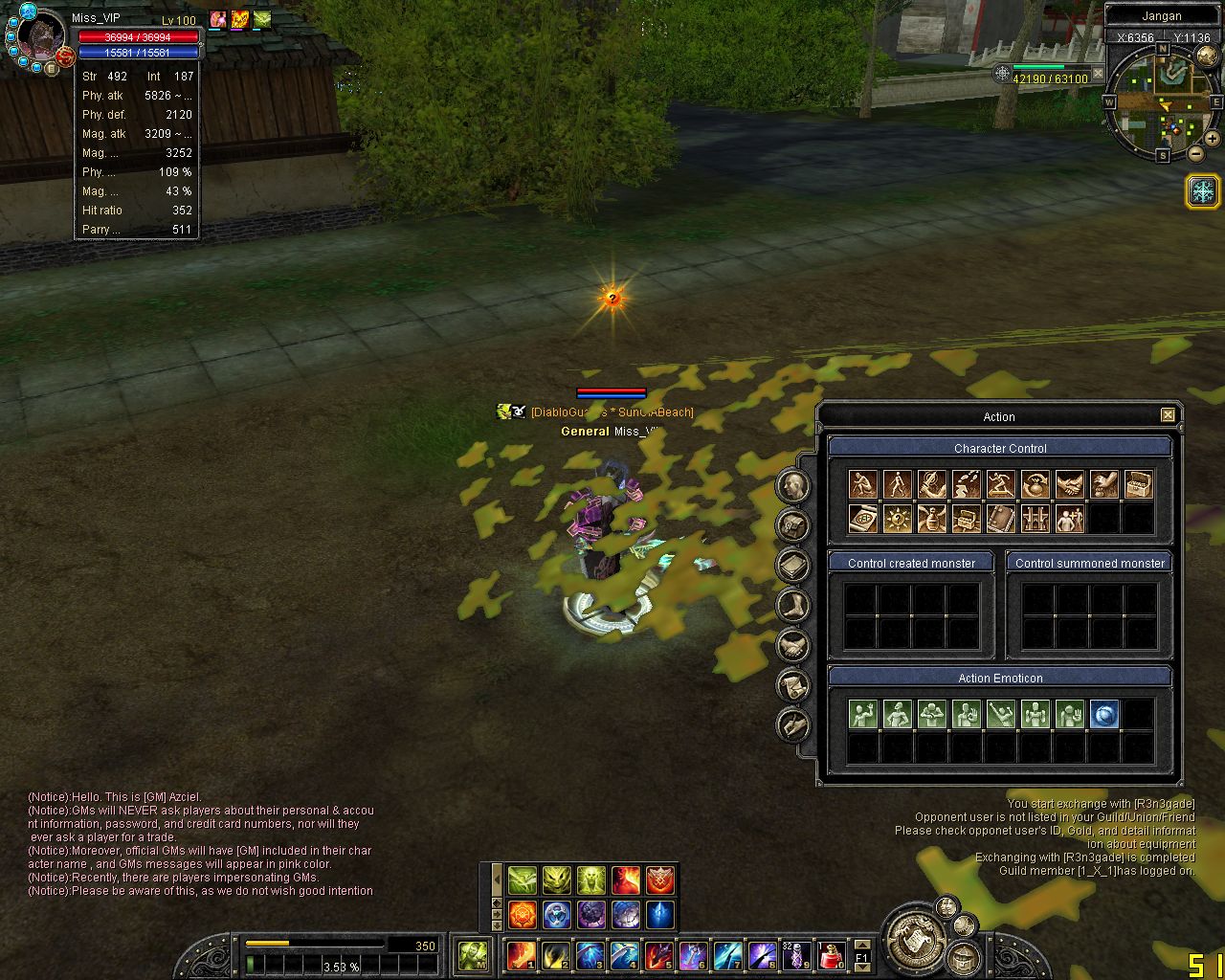
Task: Dismiss the 42190 / 63100 gauge with X
Action: click(1098, 74)
